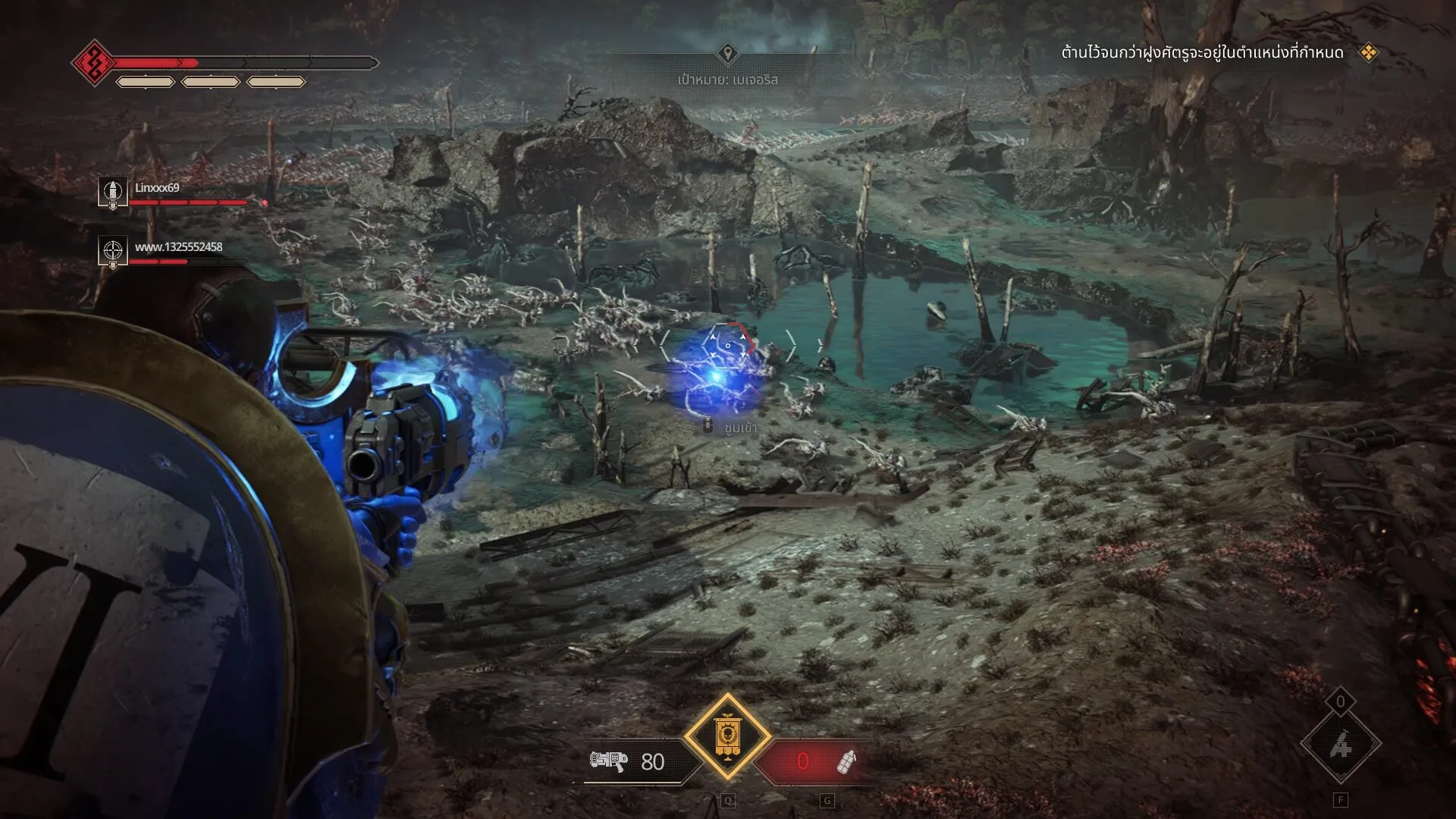The image size is (1456, 819).
Task: Select teammate www.1325552458's class icon
Action: tap(113, 250)
